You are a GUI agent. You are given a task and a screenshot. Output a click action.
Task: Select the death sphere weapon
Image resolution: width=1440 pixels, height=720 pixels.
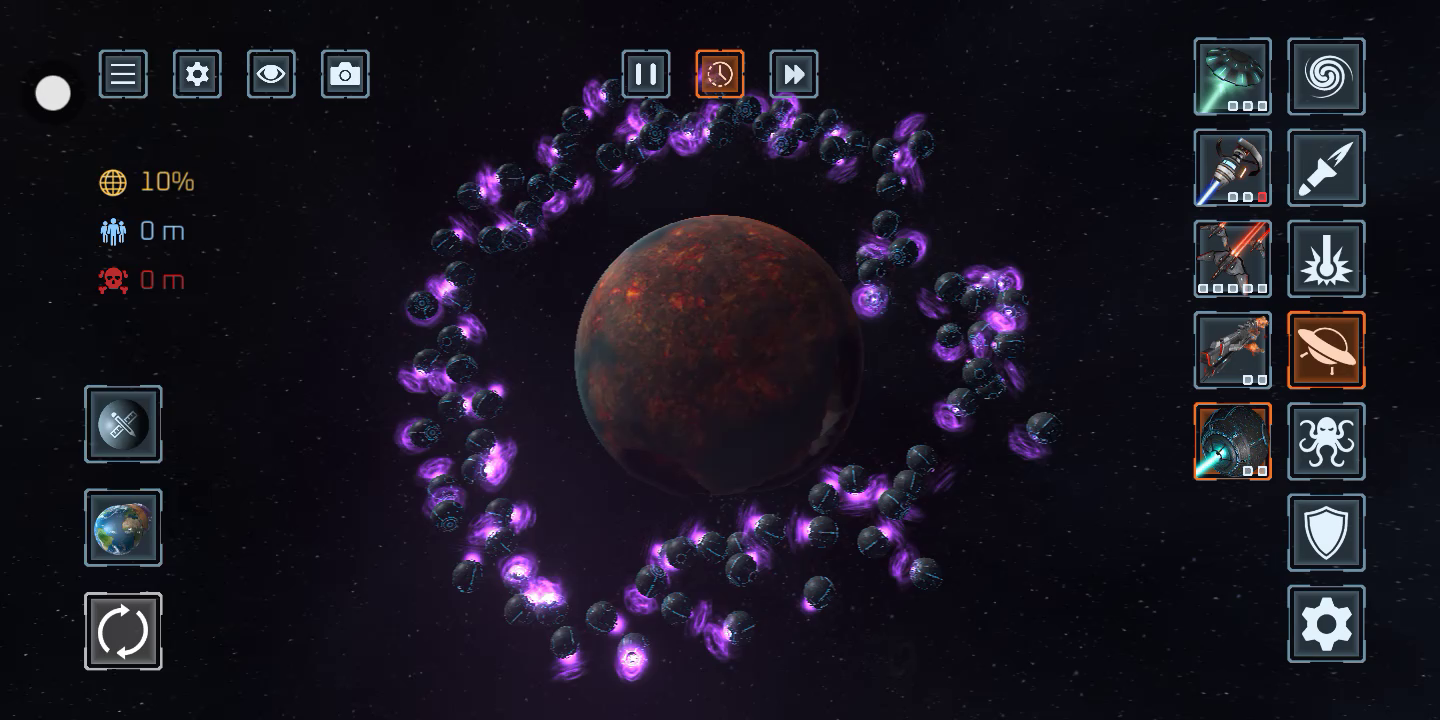pos(1232,441)
